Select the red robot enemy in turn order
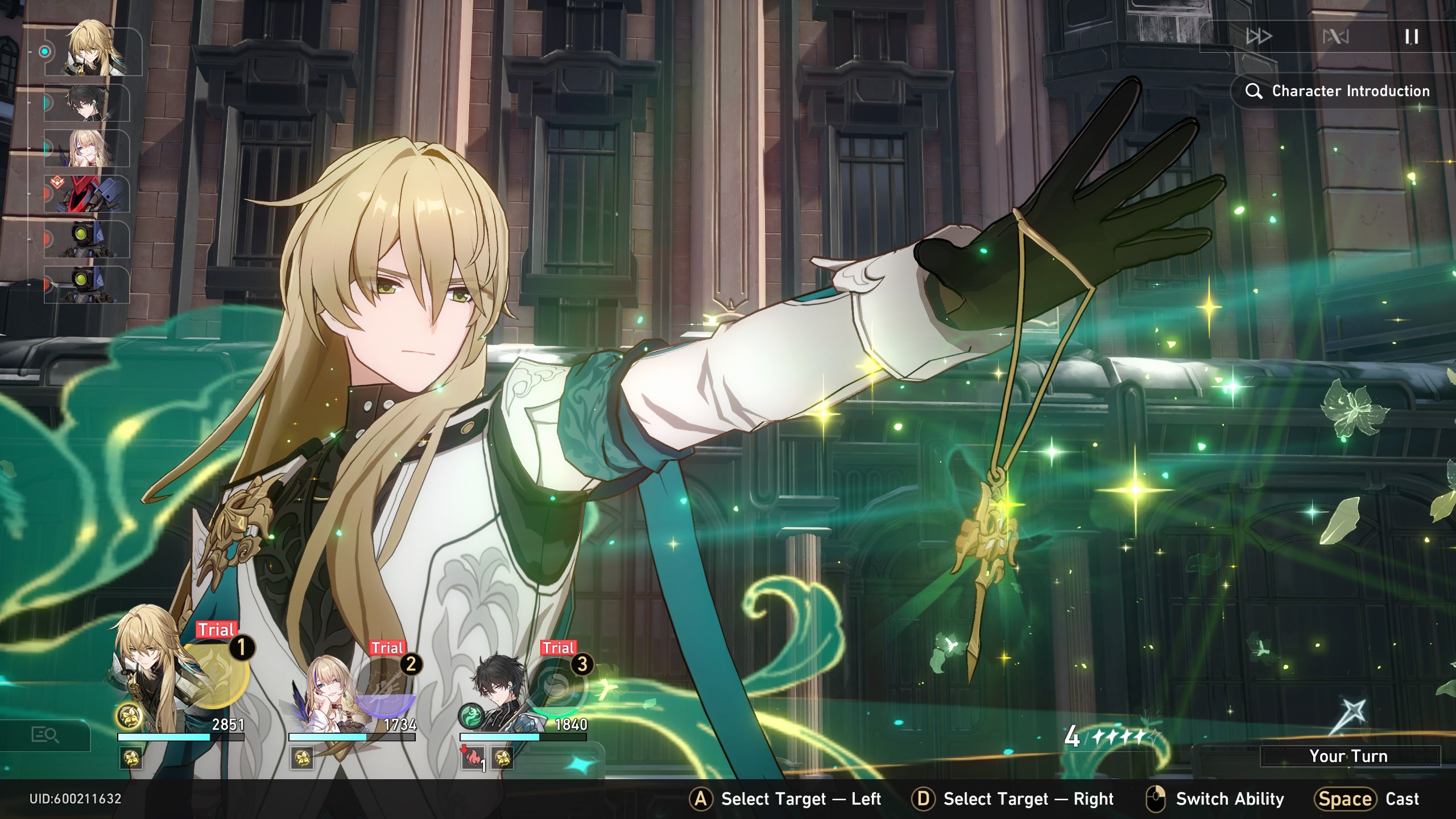The height and width of the screenshot is (819, 1456). pos(86,194)
